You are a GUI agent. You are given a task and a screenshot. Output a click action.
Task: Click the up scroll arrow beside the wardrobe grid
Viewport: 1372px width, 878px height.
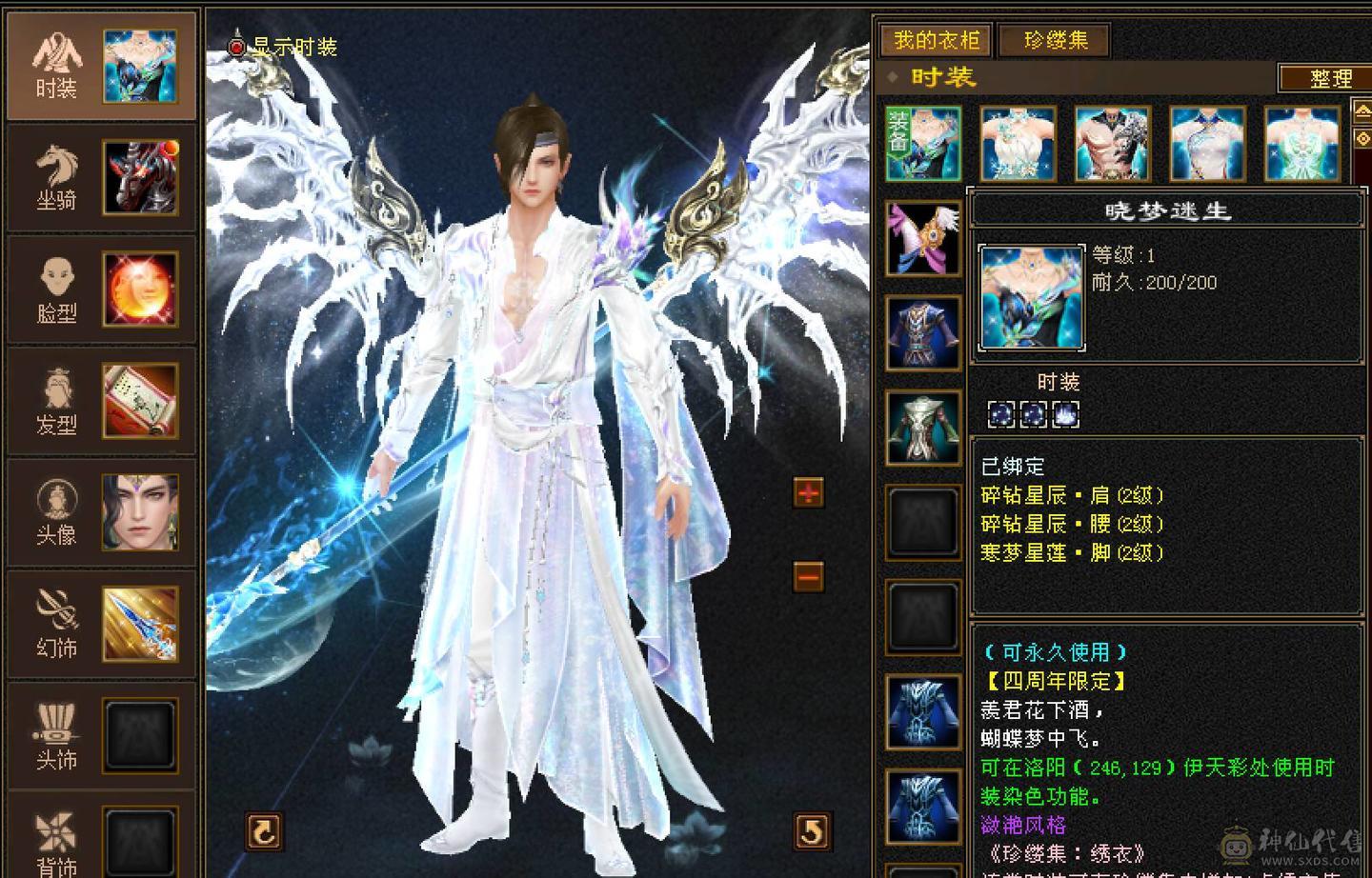tap(1364, 110)
